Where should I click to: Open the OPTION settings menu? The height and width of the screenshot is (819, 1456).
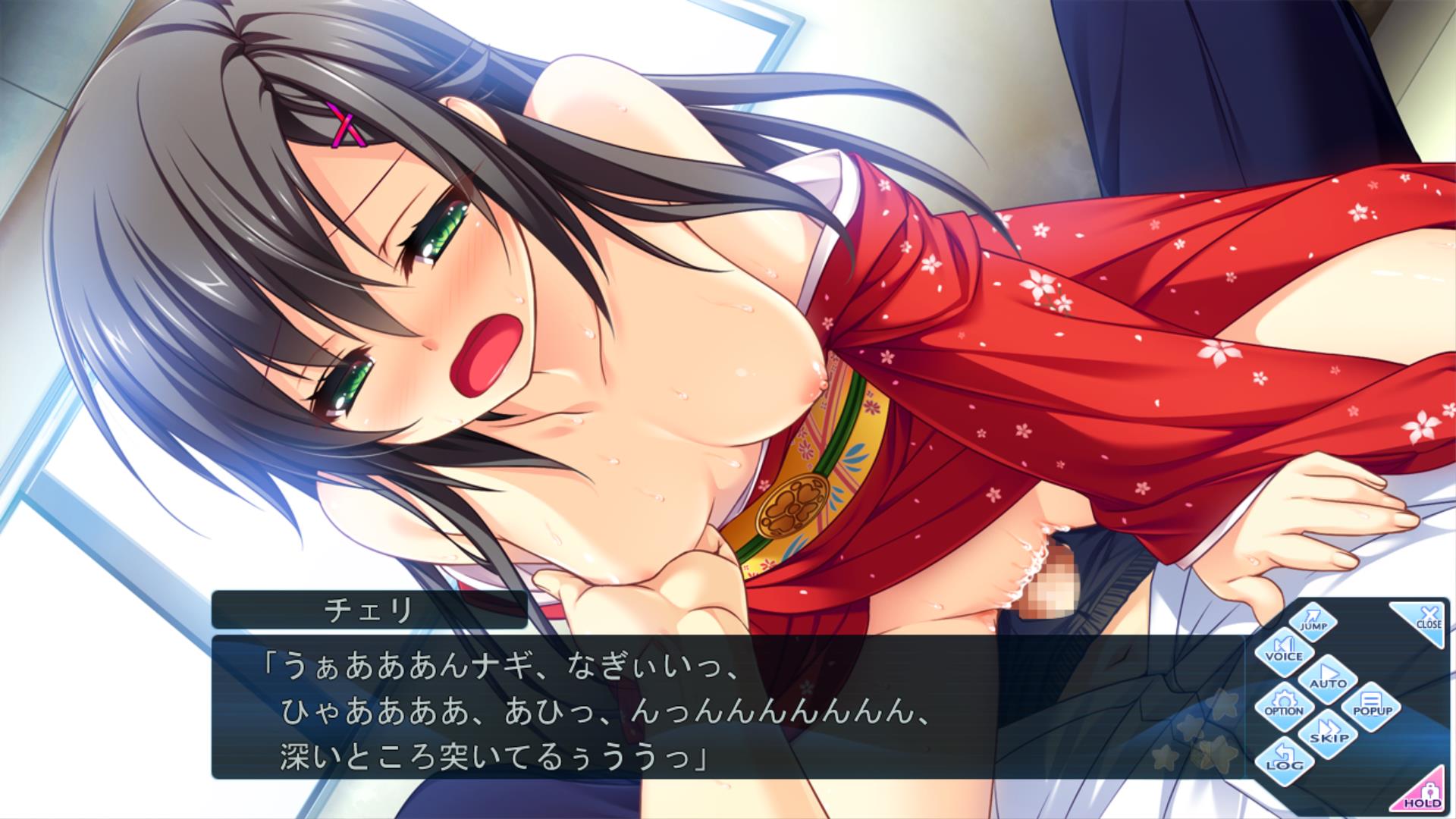coord(1284,706)
